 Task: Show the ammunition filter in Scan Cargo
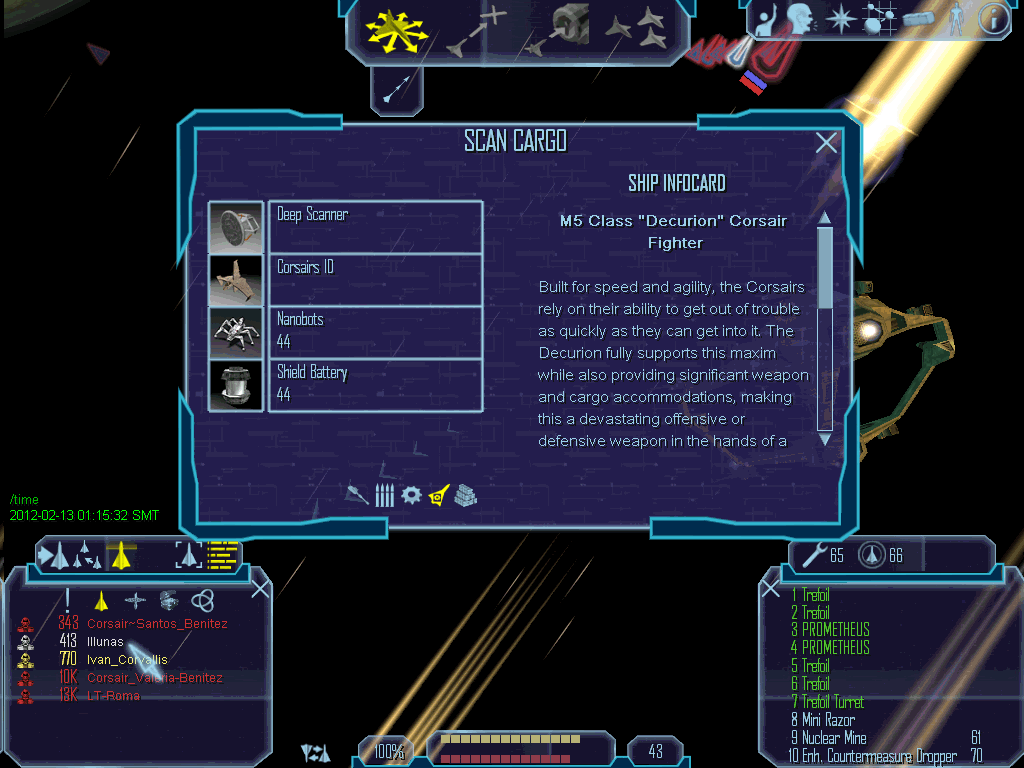pyautogui.click(x=384, y=494)
